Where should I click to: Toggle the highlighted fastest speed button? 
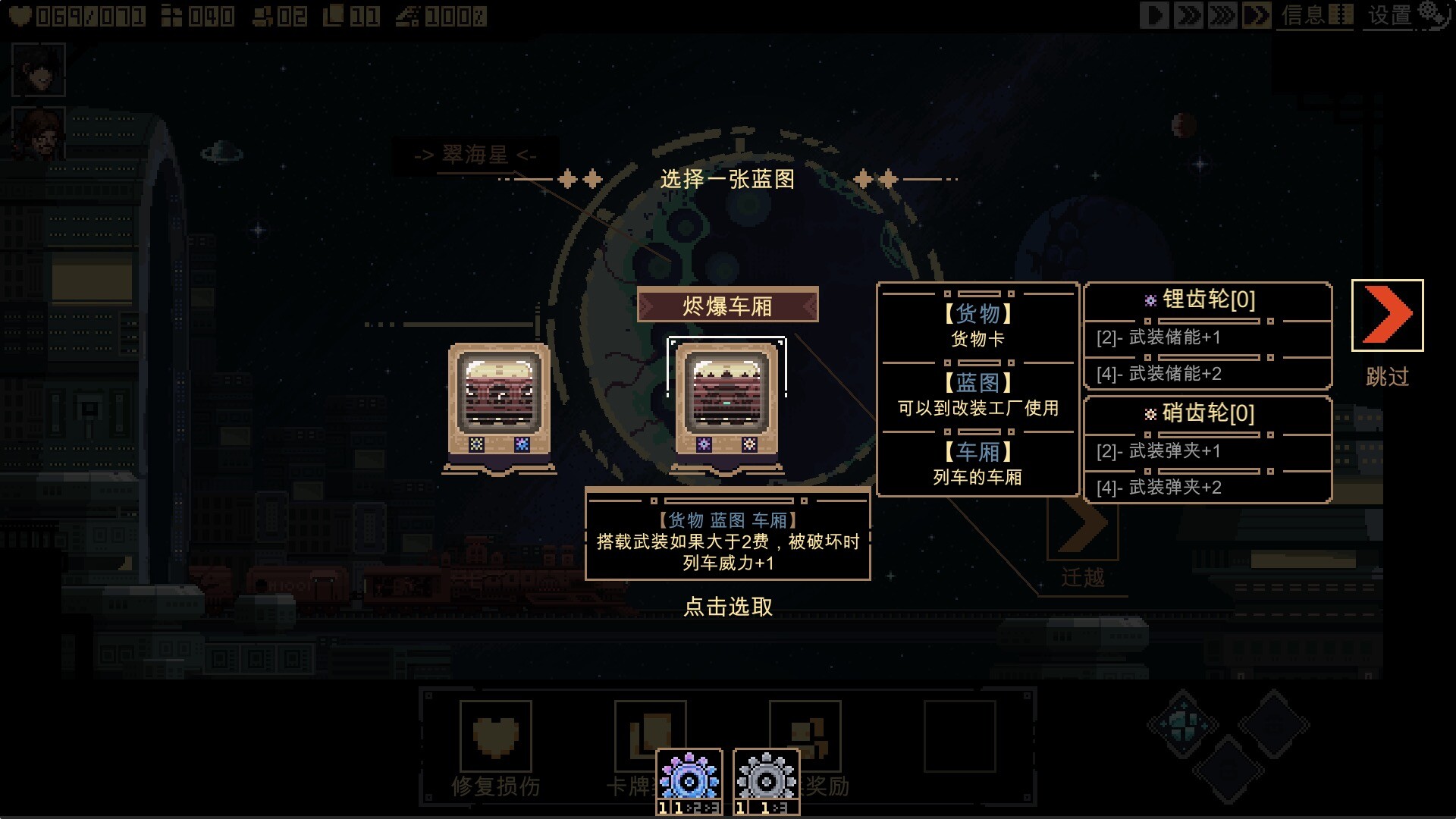click(1256, 14)
